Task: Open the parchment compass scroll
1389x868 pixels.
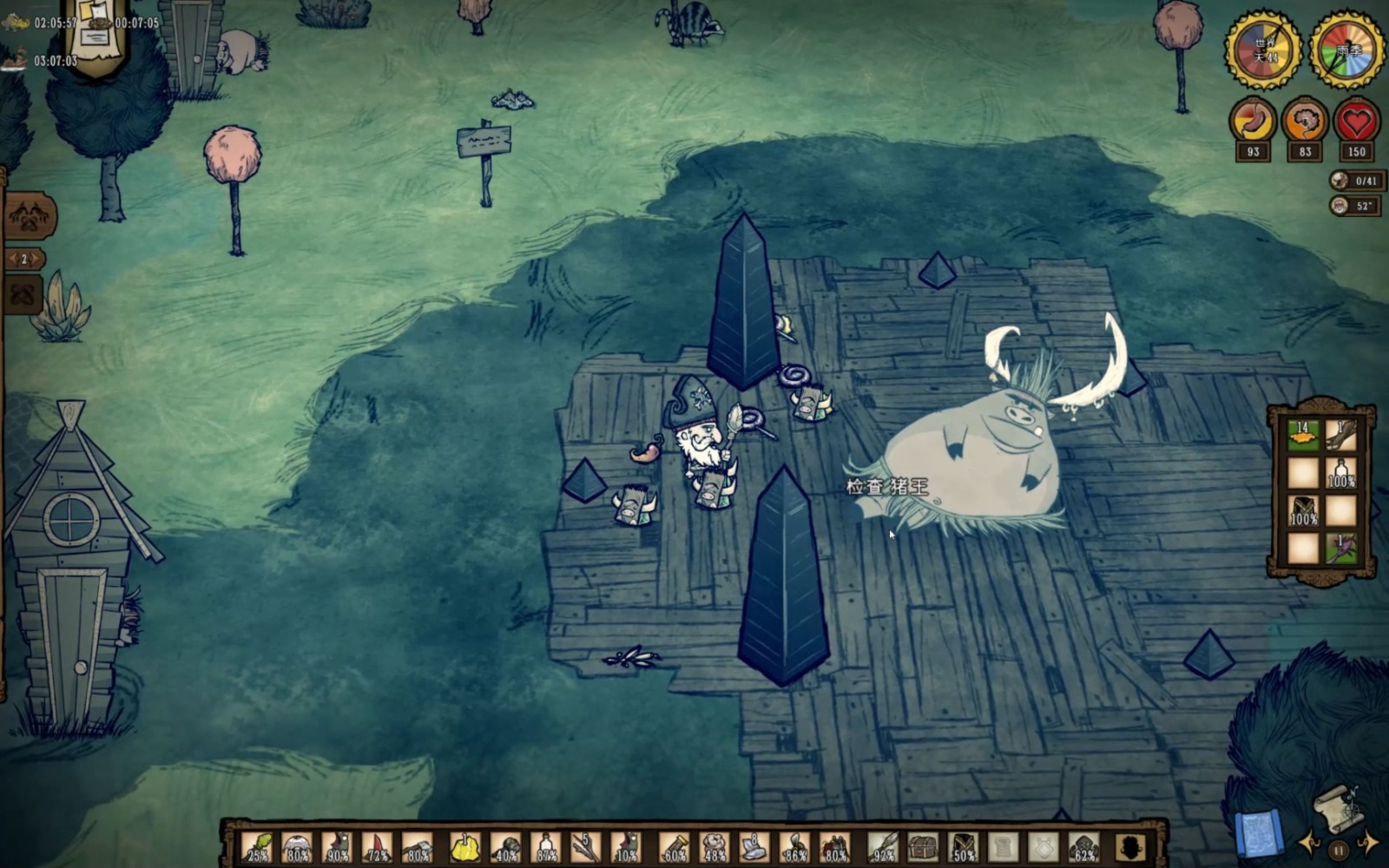Action: coord(1337,807)
